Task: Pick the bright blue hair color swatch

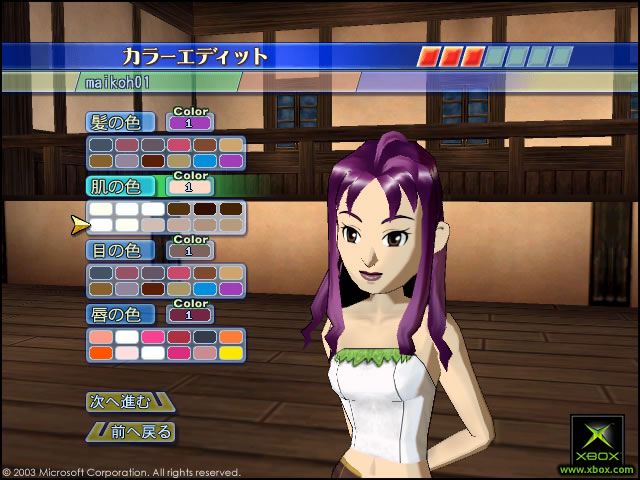Action: [x=205, y=160]
